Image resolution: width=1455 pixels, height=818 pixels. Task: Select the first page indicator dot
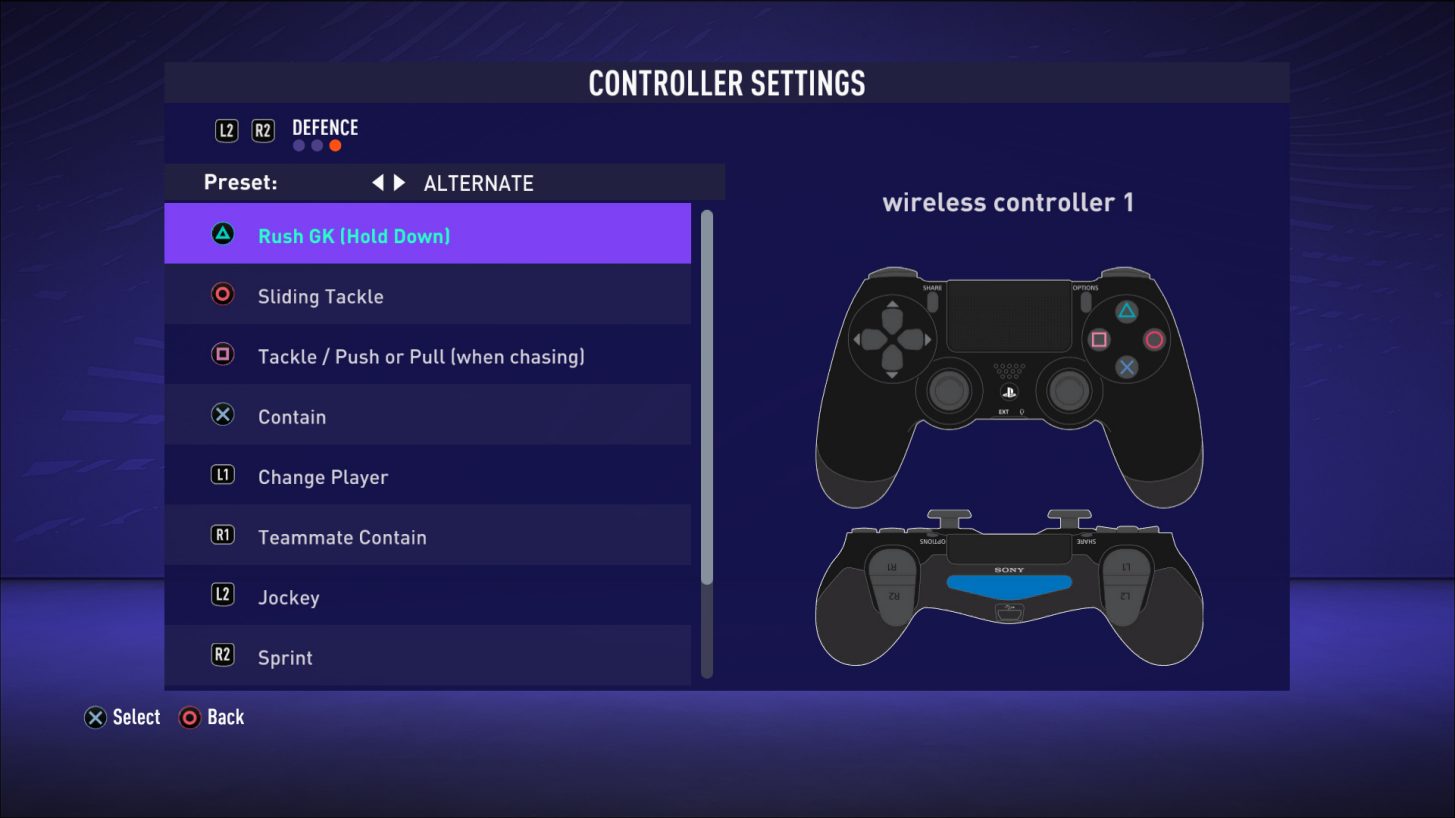298,145
